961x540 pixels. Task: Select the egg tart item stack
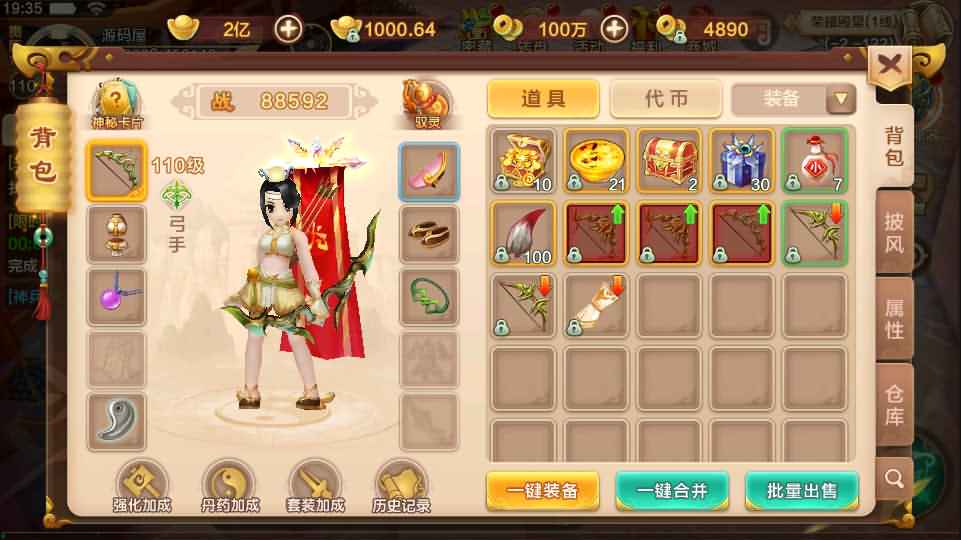click(597, 160)
